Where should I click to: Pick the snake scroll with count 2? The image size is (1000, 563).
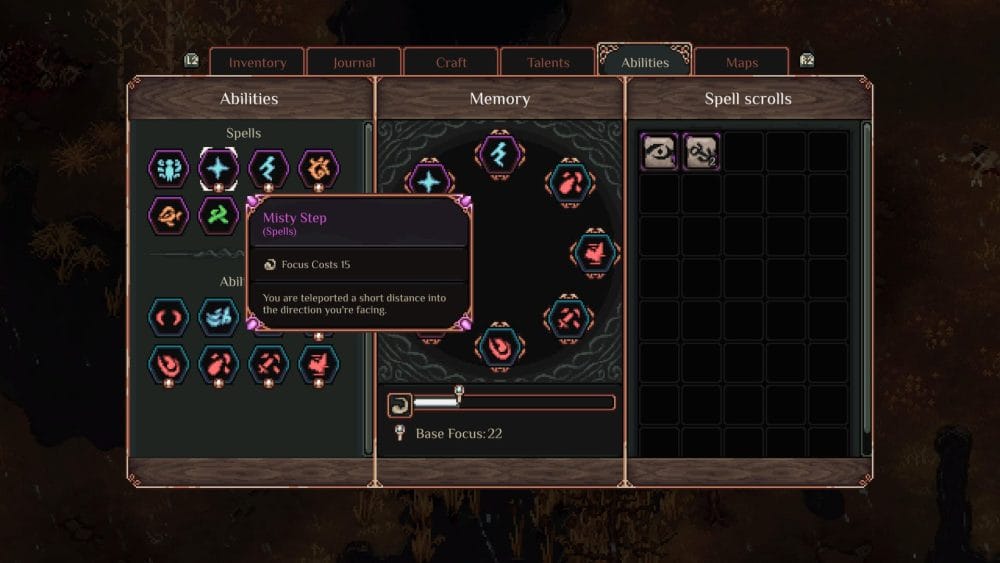point(701,152)
